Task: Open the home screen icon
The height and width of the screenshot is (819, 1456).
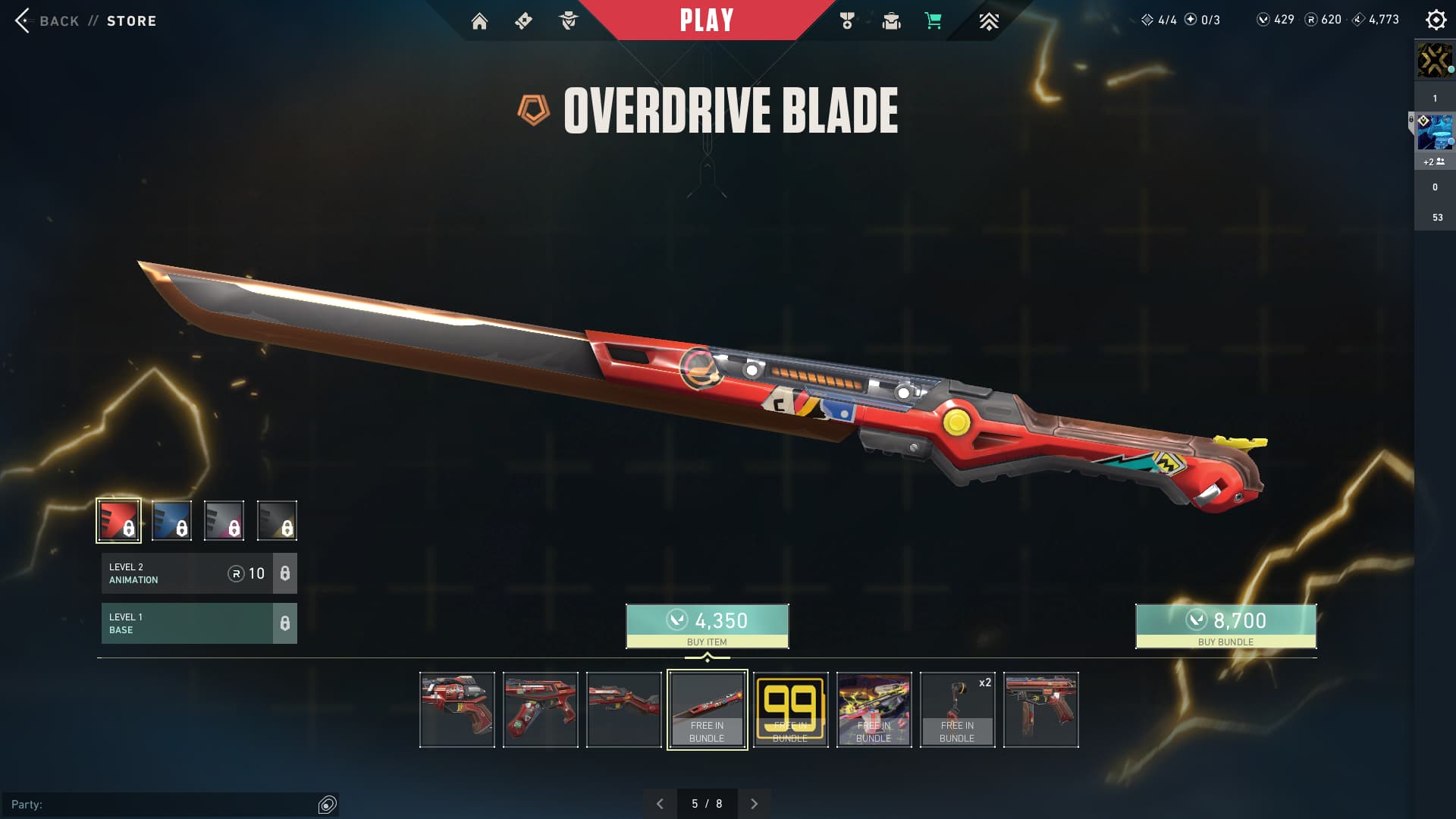Action: coord(479,21)
